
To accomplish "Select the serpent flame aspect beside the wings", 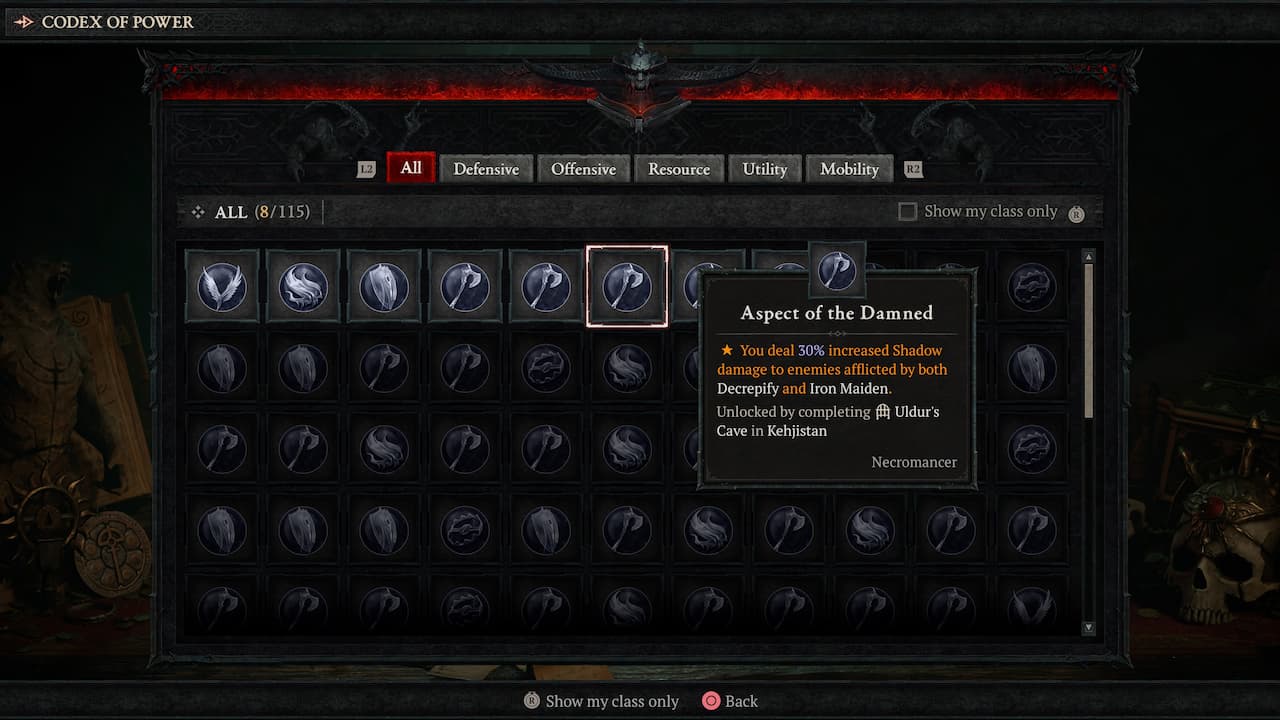I will point(303,286).
